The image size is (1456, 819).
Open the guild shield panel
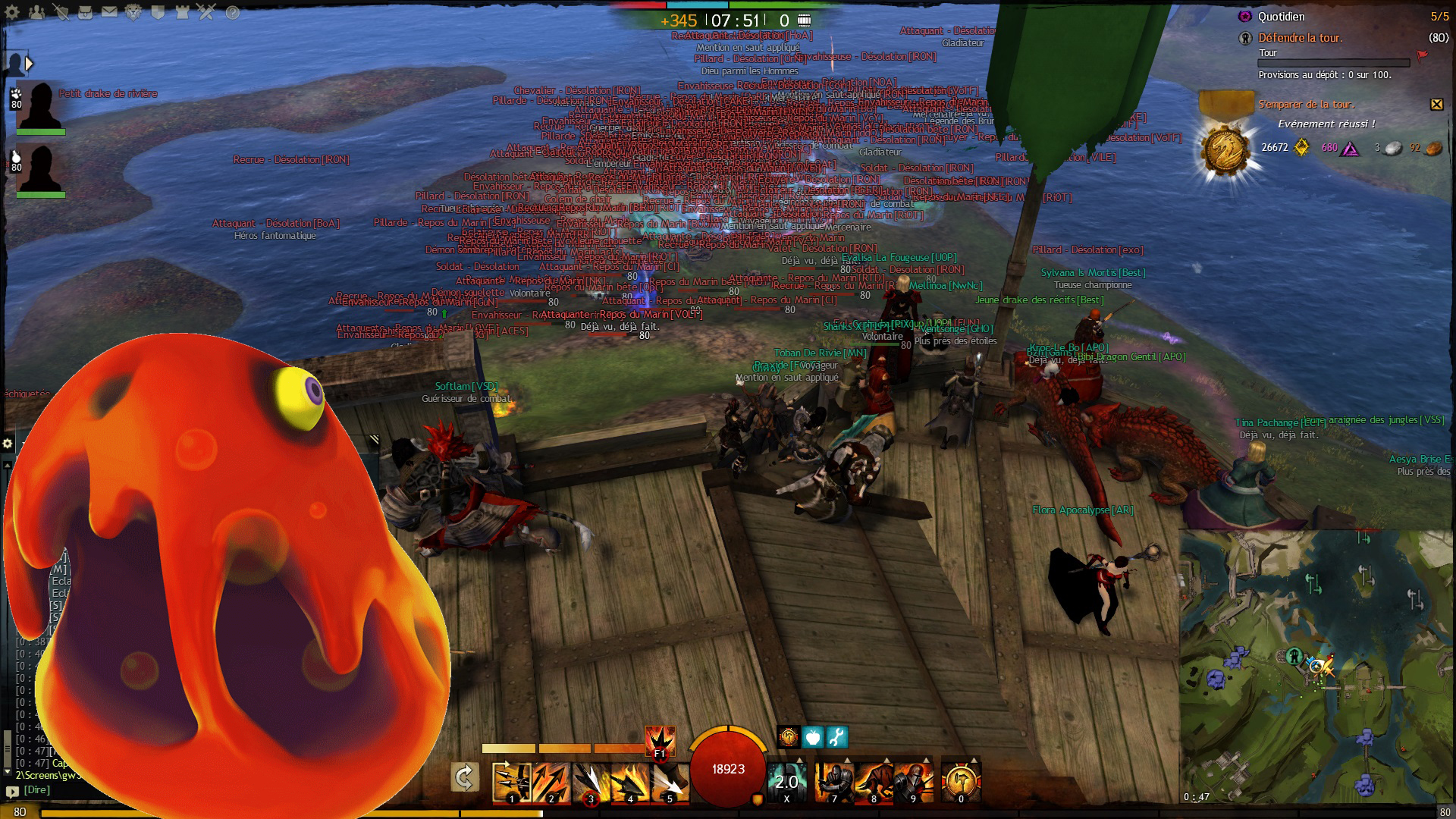(x=158, y=12)
